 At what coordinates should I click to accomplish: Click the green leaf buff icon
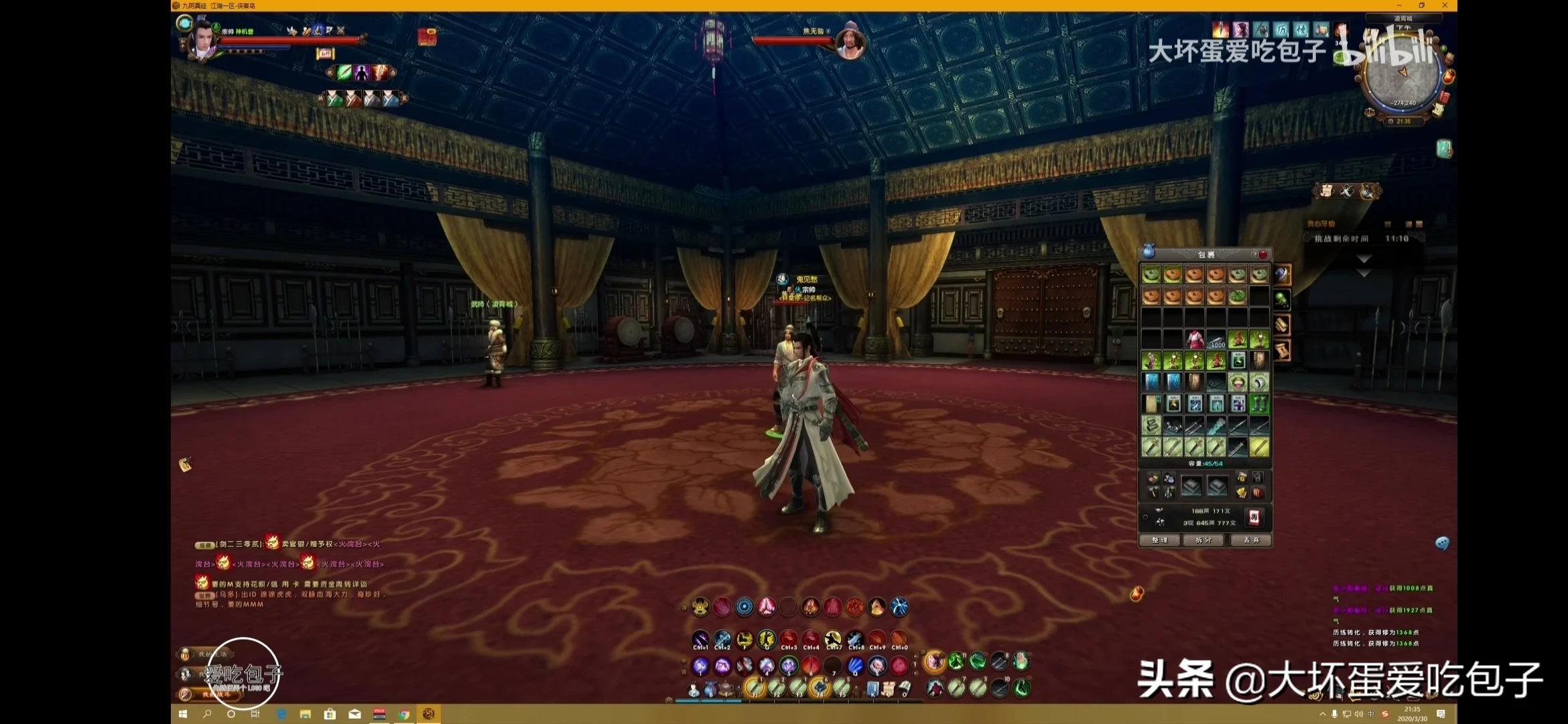[344, 72]
